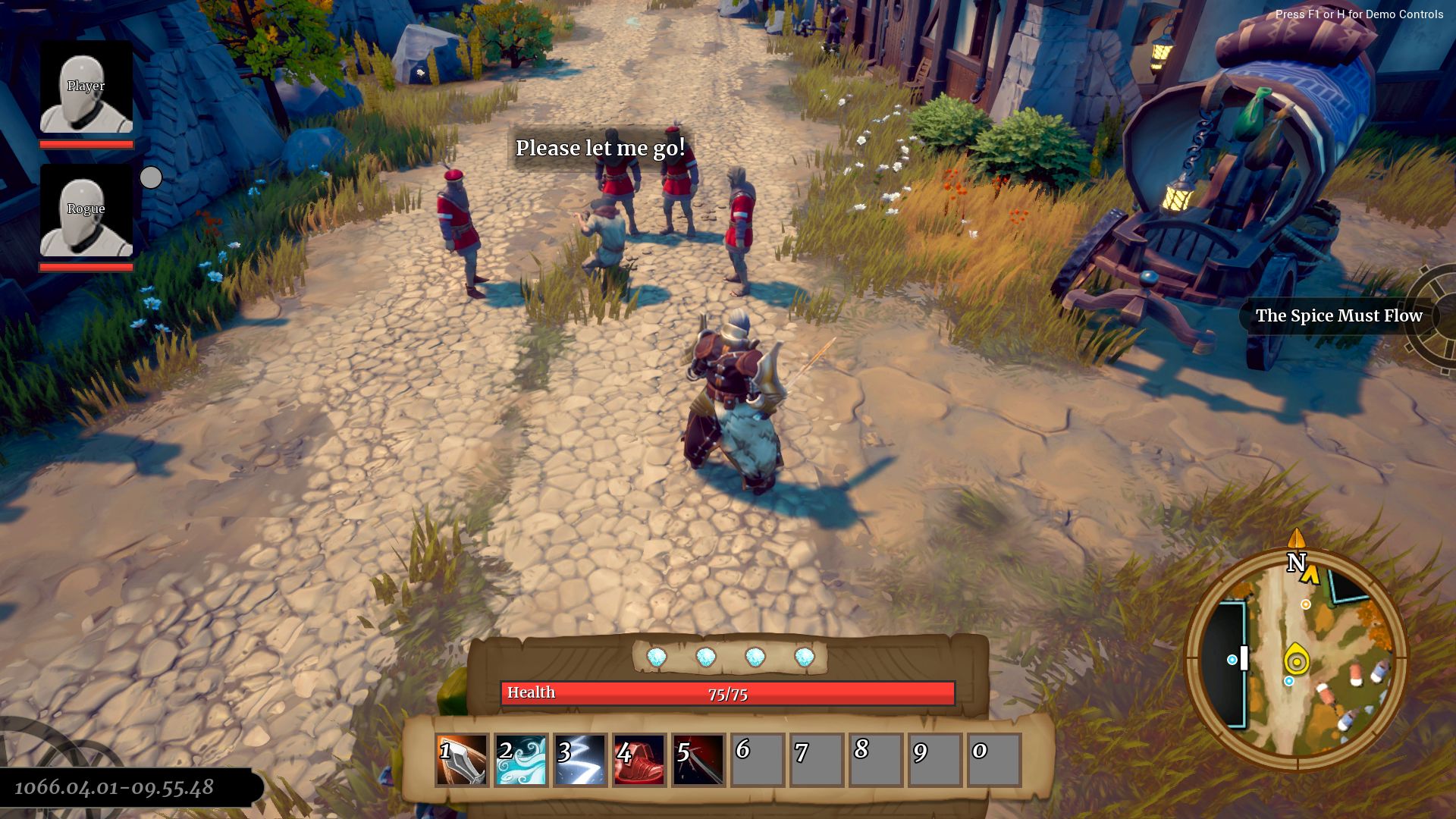Use the dark blade ability in slot 5

coord(698,760)
